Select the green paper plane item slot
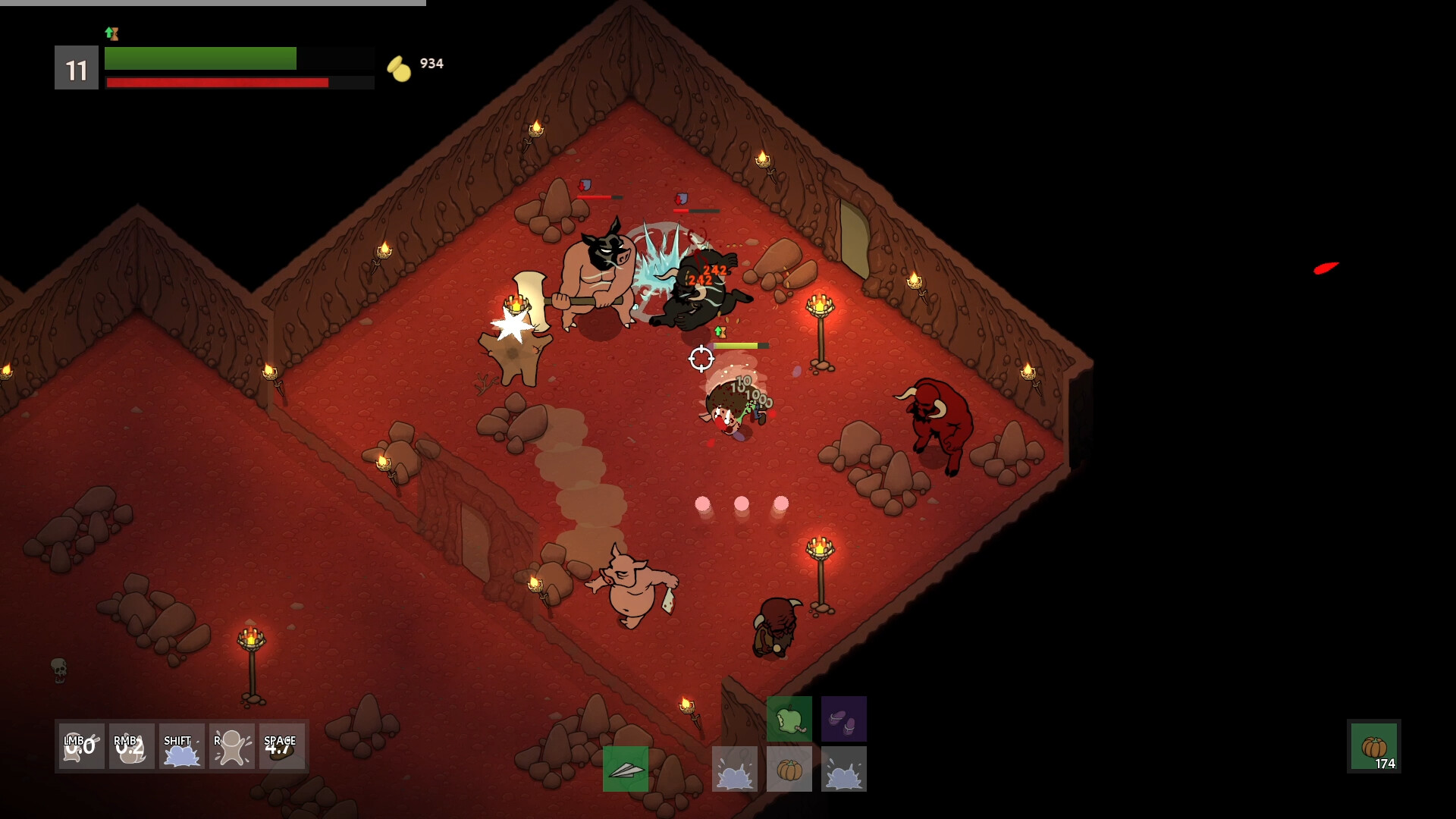The width and height of the screenshot is (1456, 819). click(x=626, y=768)
